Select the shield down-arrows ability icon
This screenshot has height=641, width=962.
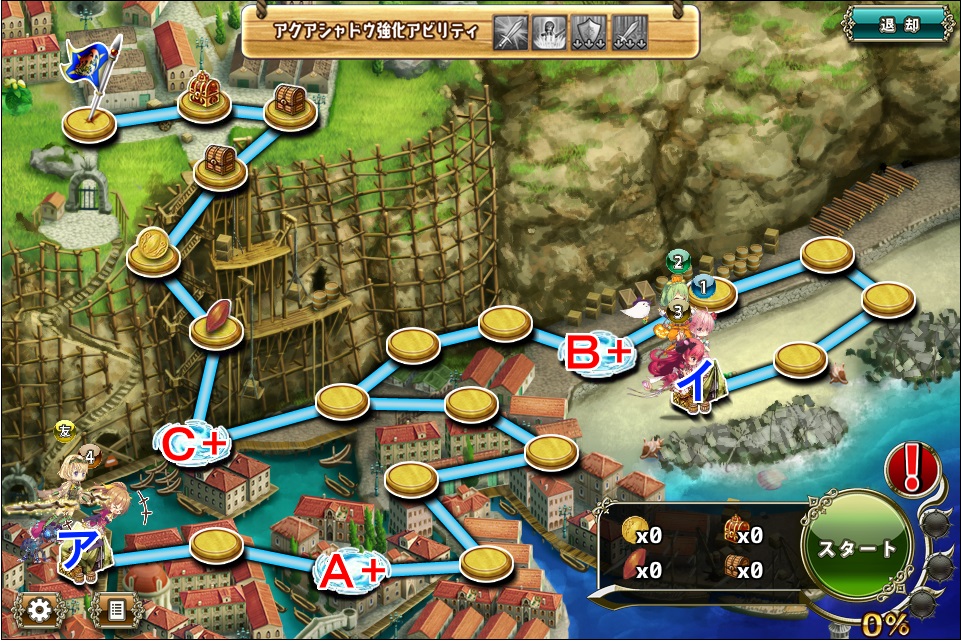588,31
